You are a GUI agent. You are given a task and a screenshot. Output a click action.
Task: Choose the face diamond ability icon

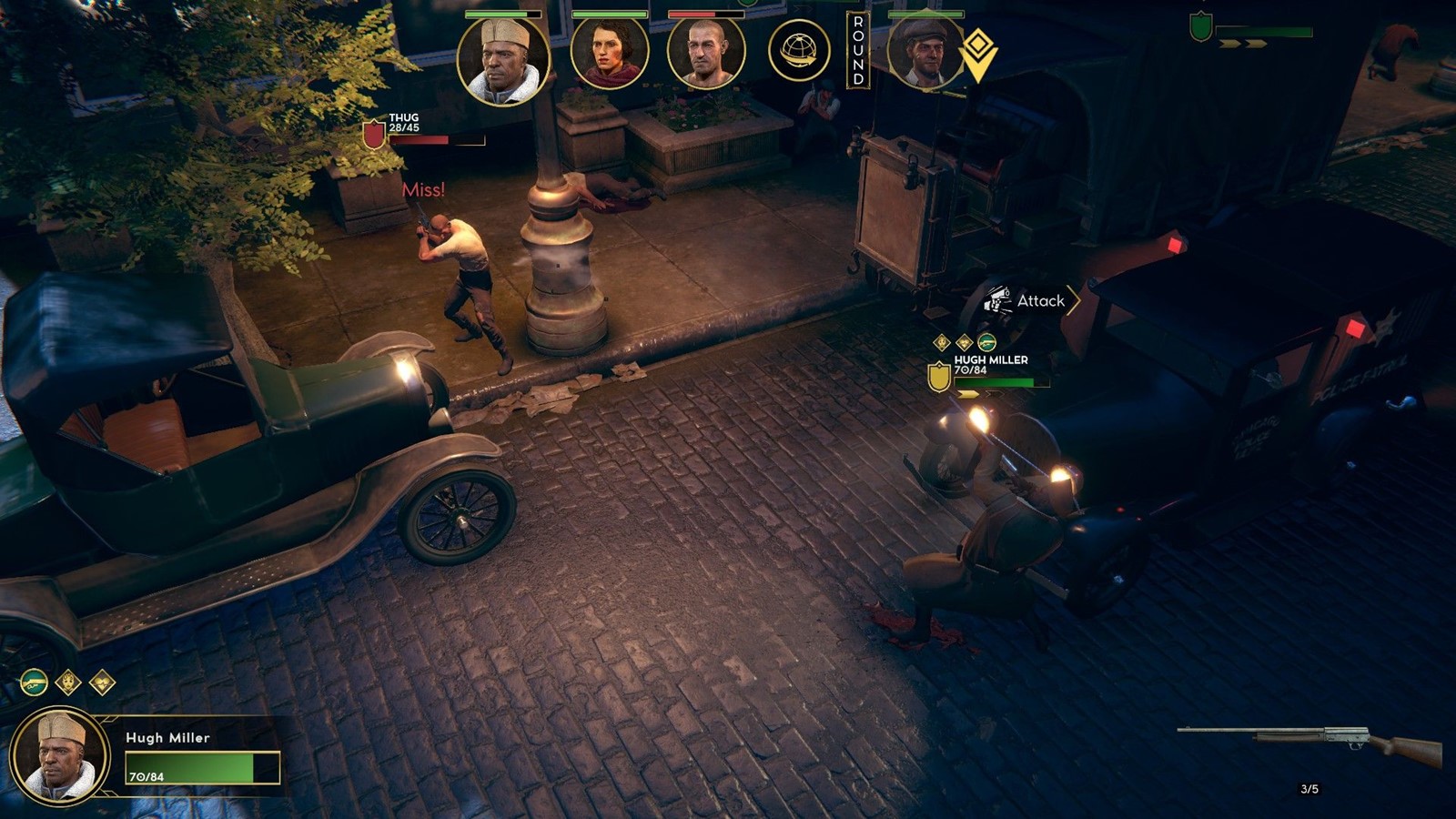68,682
